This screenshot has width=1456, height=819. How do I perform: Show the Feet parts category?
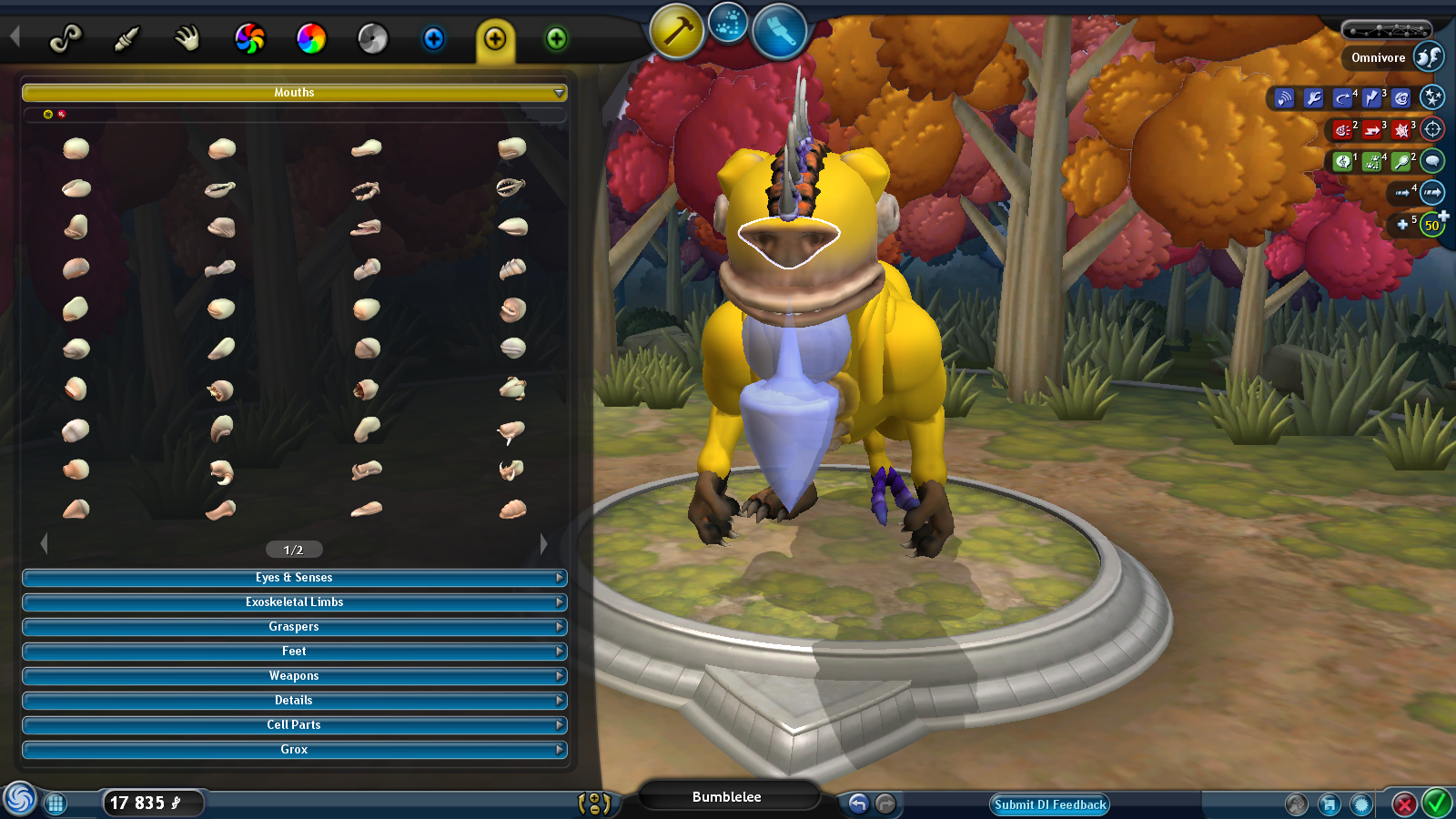[294, 652]
